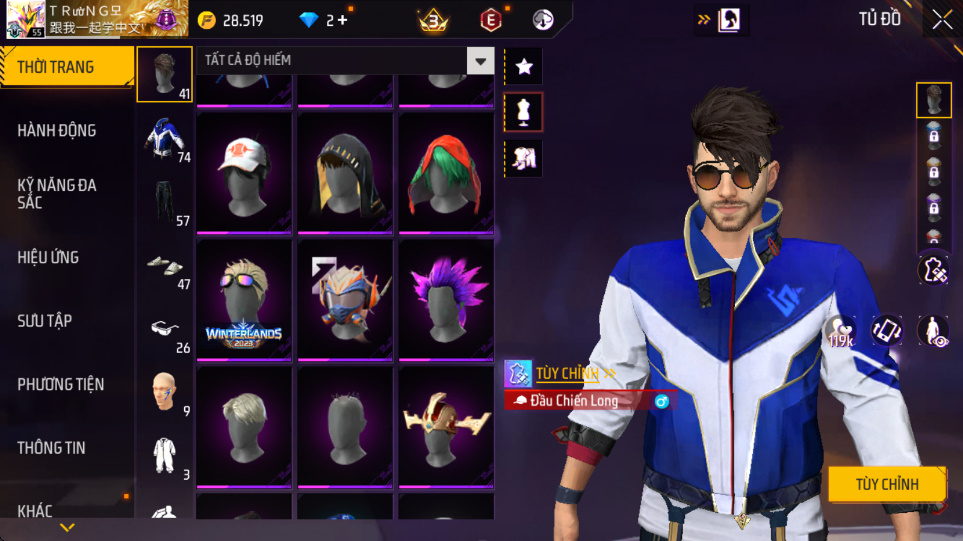Close the wardrobe with the X button
The image size is (963, 541).
pos(941,20)
